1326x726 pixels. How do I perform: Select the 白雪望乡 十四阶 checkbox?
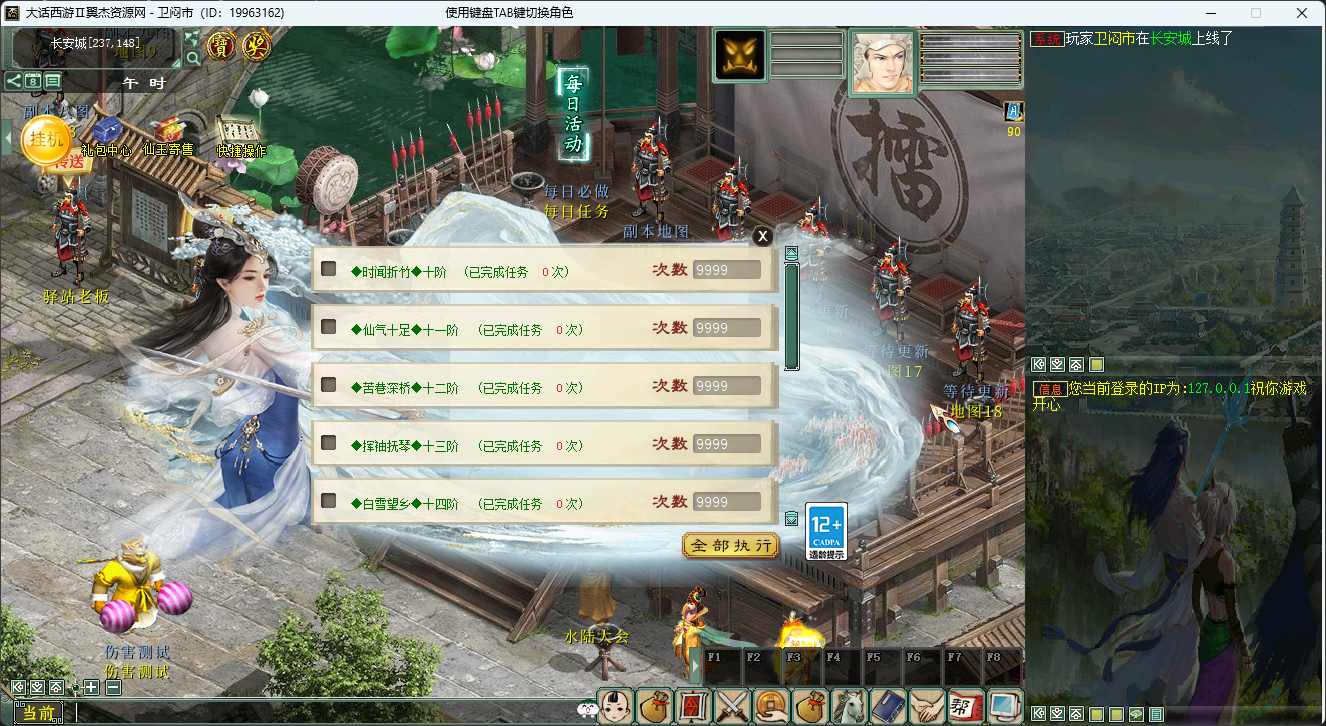pyautogui.click(x=328, y=502)
